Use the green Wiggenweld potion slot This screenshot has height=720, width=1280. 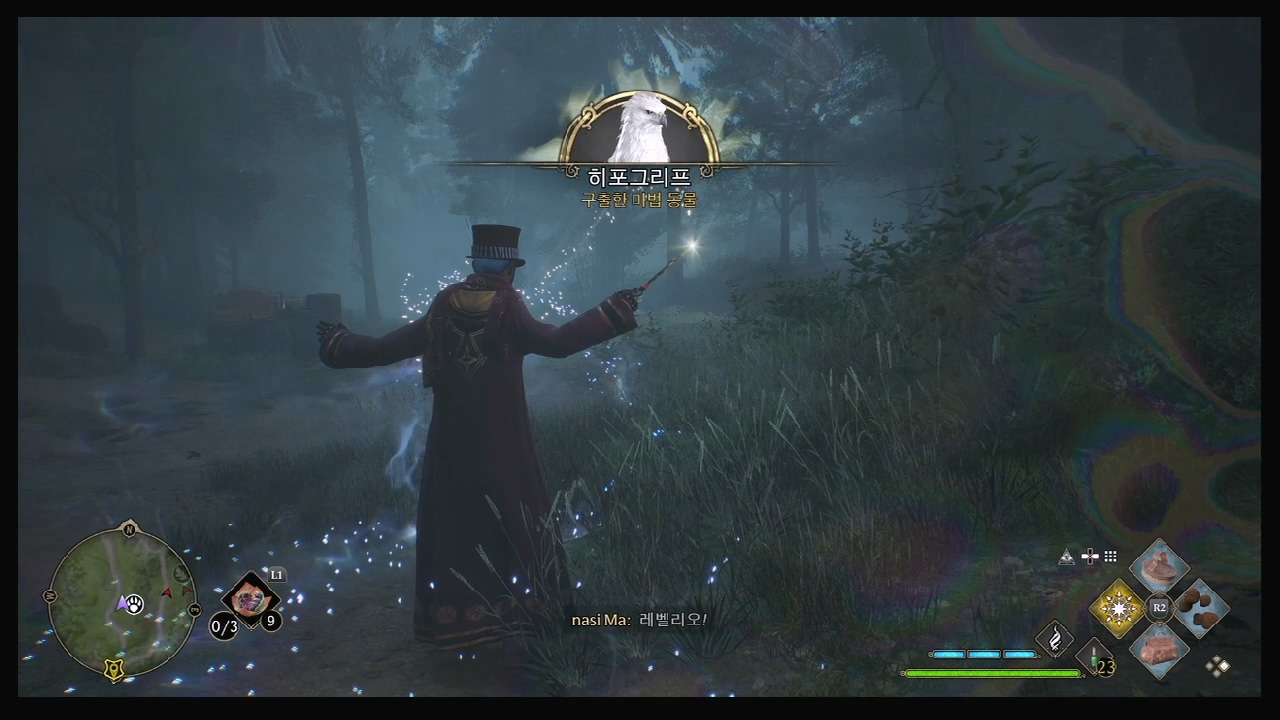pos(1096,658)
